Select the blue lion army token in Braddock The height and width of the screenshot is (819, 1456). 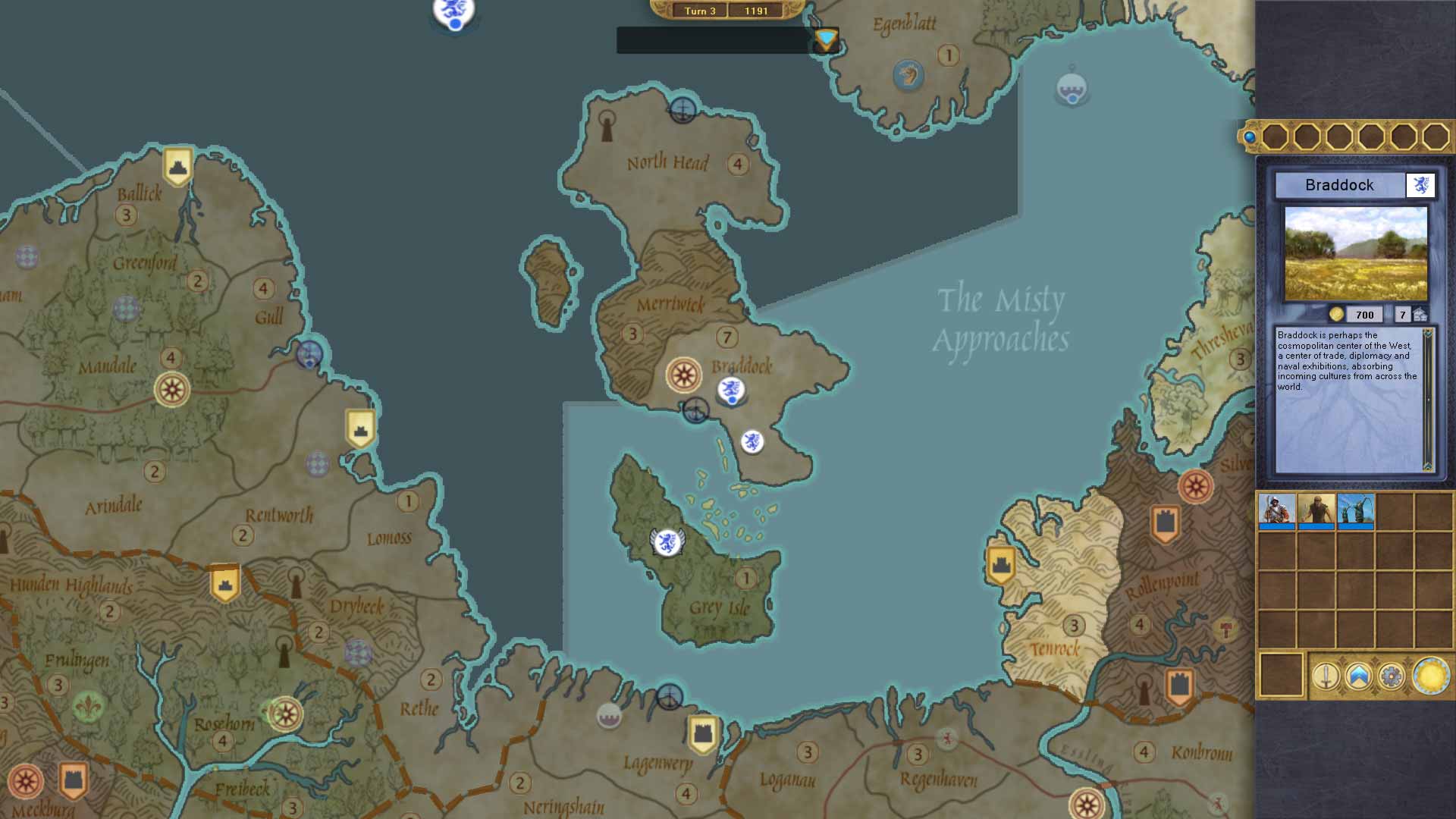pos(731,391)
